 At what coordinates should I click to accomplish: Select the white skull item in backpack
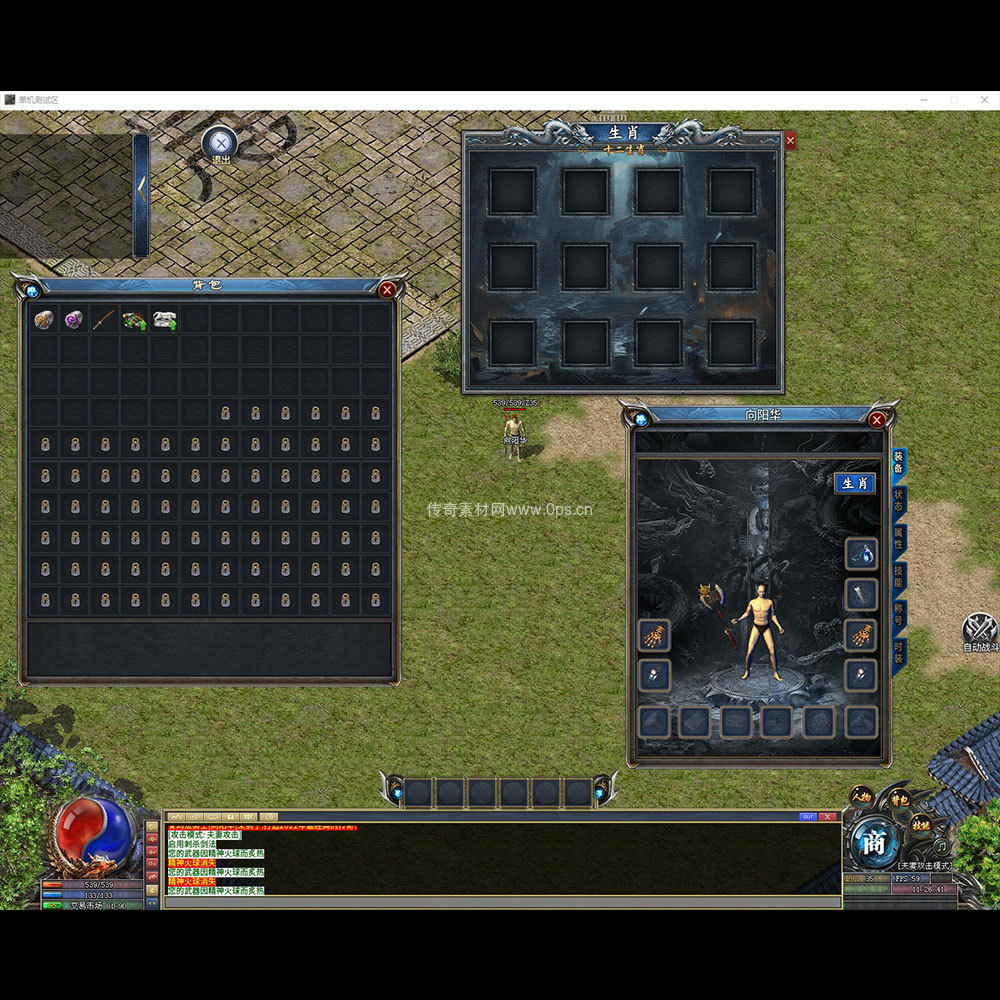click(165, 320)
